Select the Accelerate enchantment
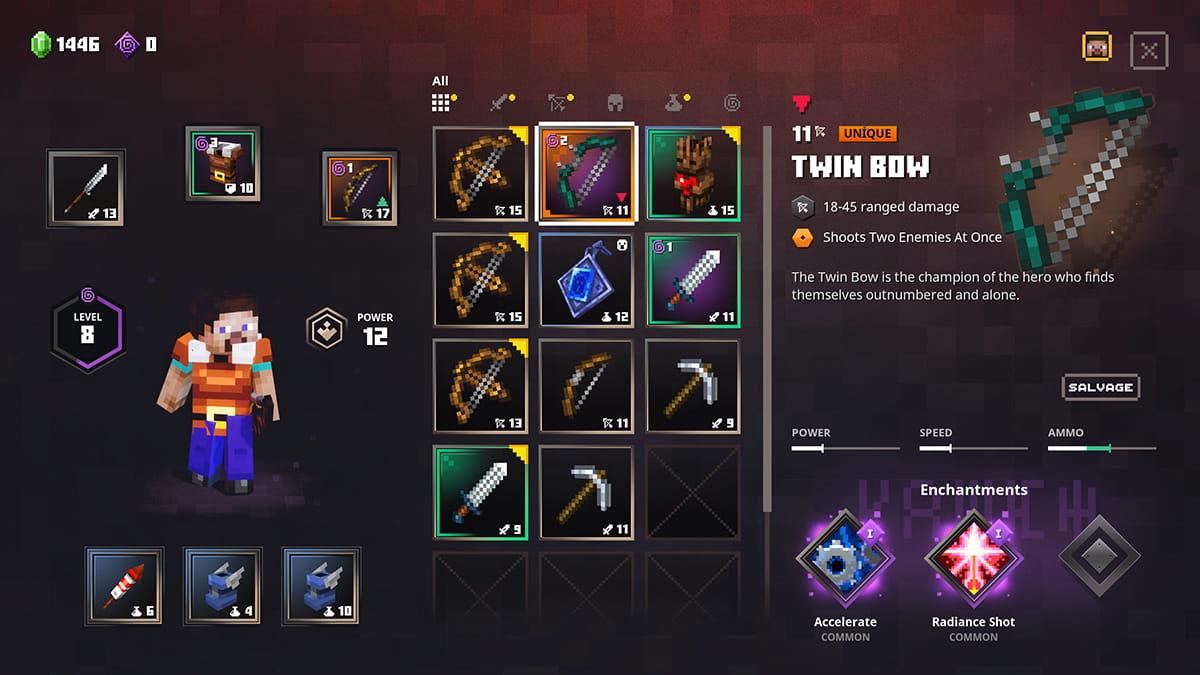 pos(845,559)
